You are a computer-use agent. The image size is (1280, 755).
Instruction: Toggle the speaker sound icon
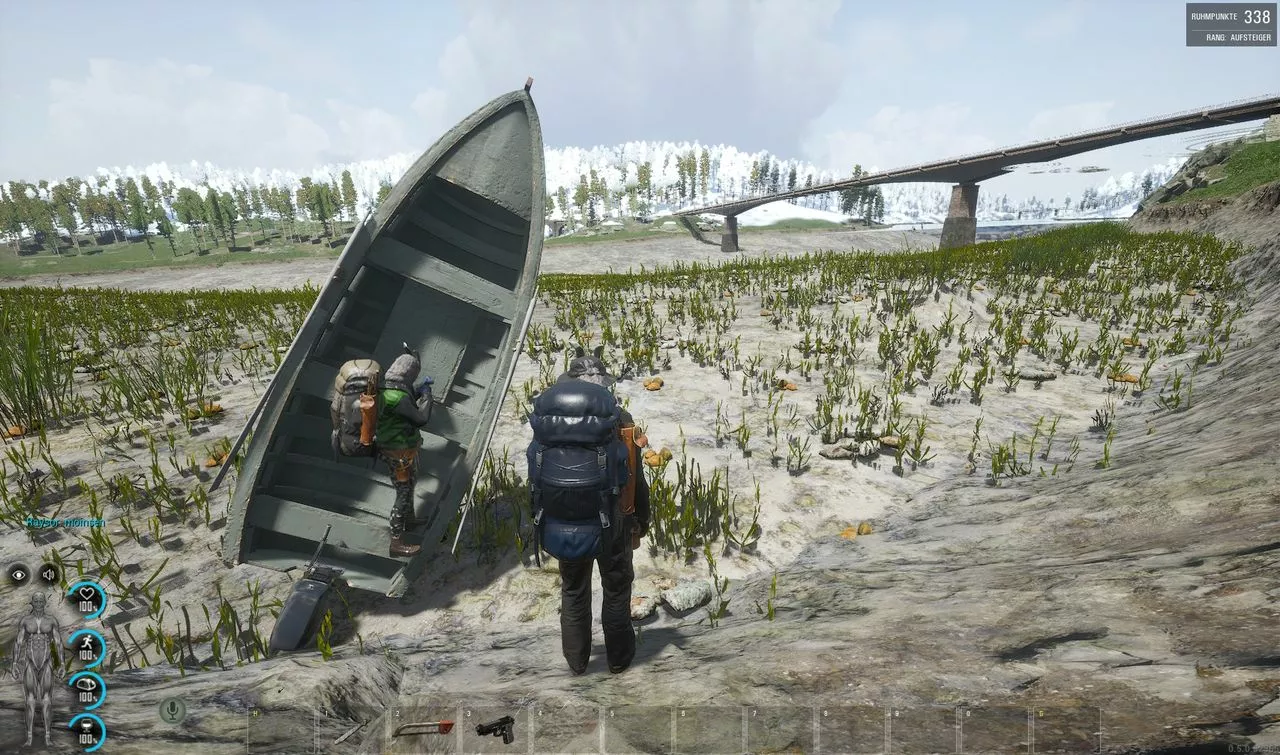49,574
